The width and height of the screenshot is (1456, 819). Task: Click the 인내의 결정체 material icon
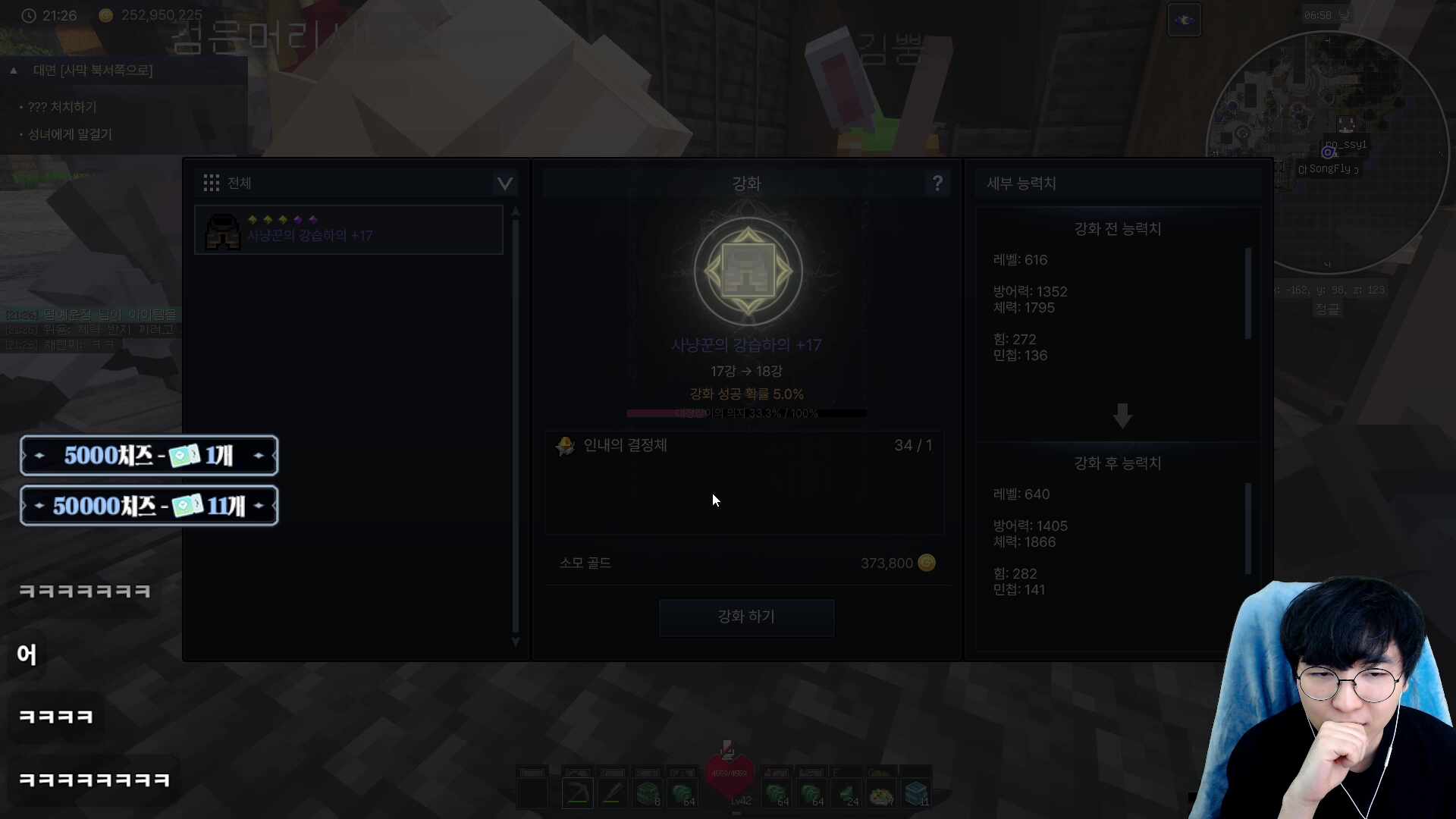565,446
